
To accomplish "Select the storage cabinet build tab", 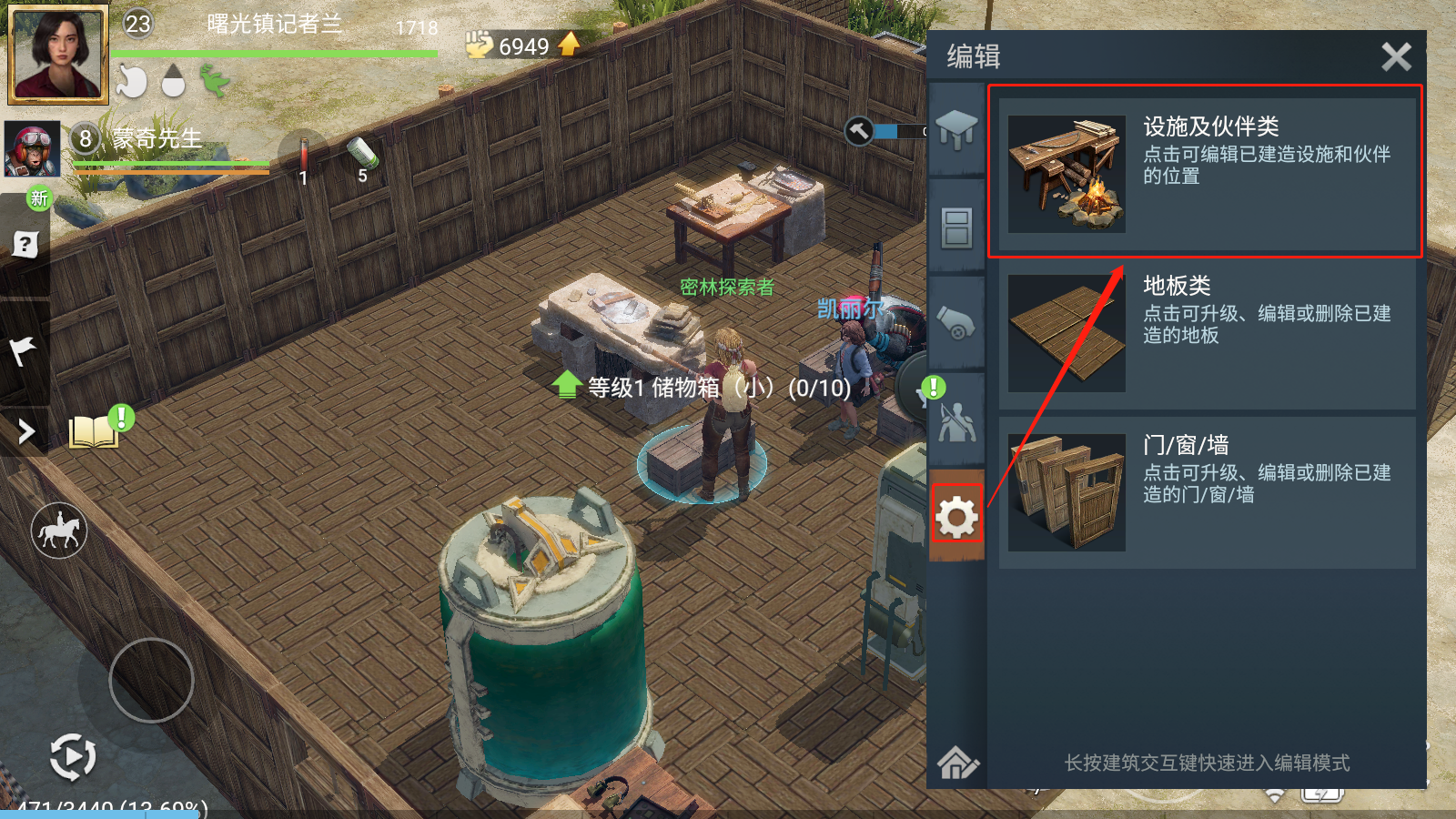I will click(x=956, y=227).
